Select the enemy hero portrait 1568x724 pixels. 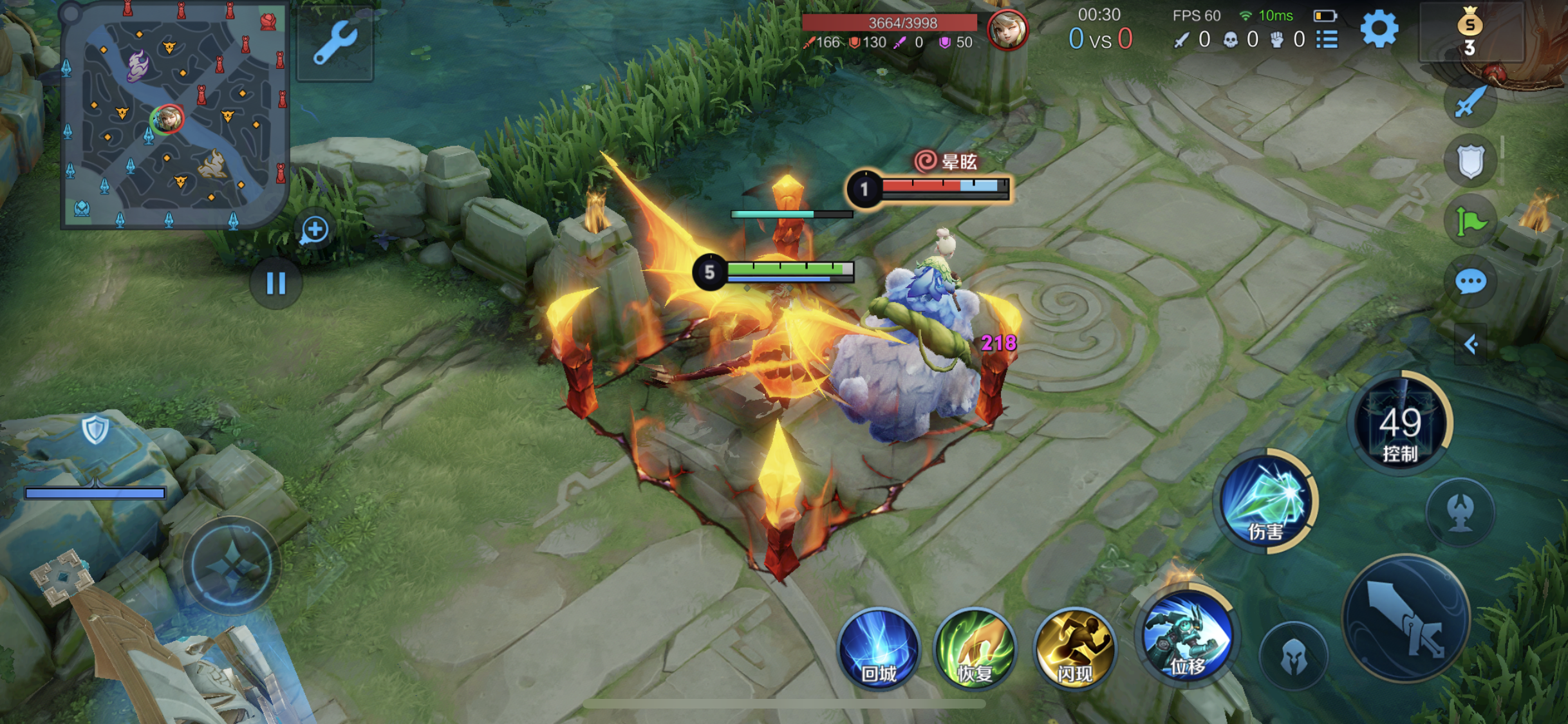1007,29
